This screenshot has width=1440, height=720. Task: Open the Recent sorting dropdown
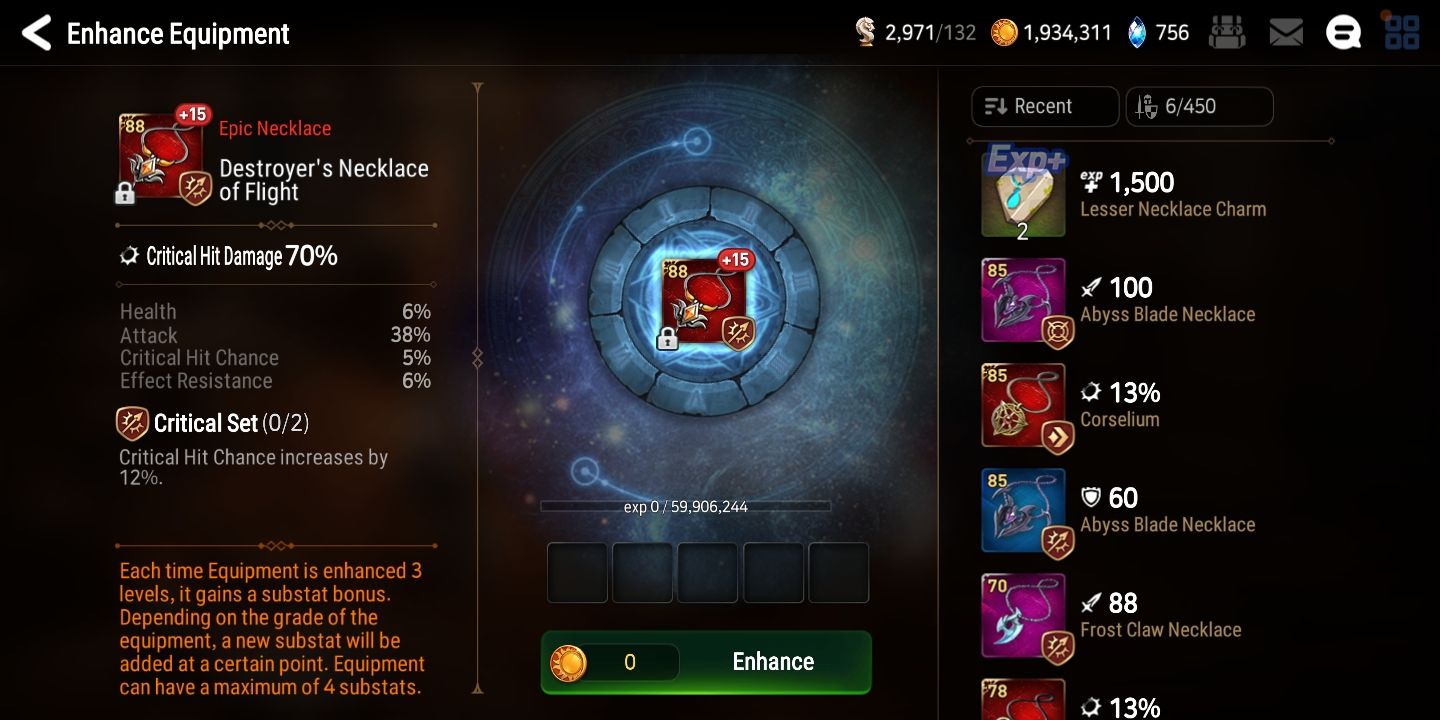(x=1044, y=106)
